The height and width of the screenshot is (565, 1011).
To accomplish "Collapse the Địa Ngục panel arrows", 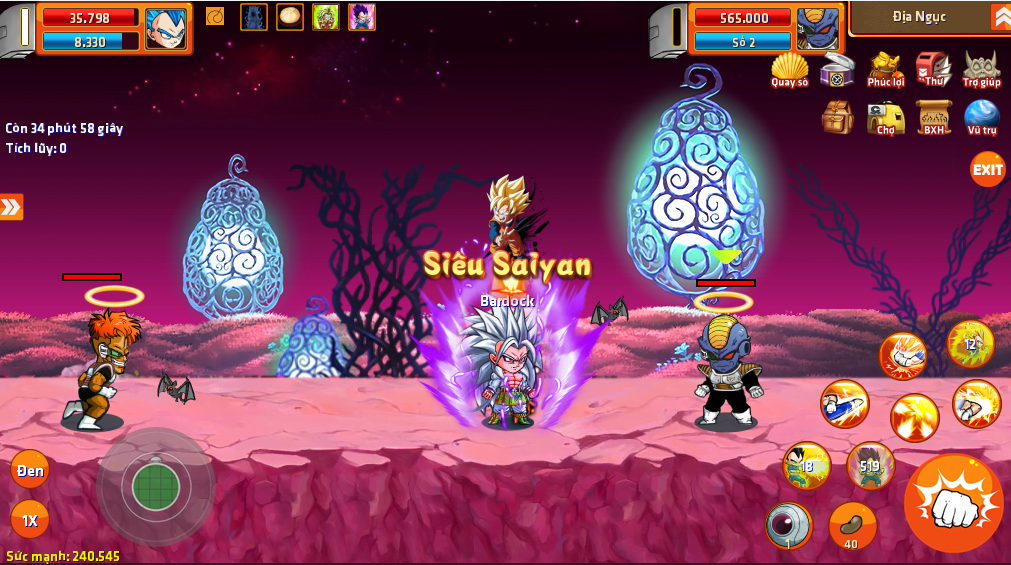I will click(x=1000, y=17).
